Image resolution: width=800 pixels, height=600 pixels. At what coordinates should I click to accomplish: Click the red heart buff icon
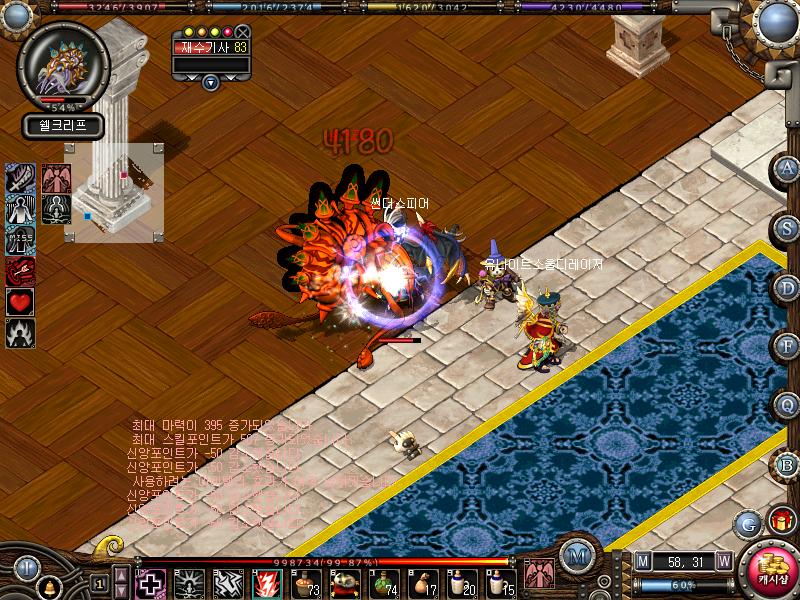coord(20,301)
